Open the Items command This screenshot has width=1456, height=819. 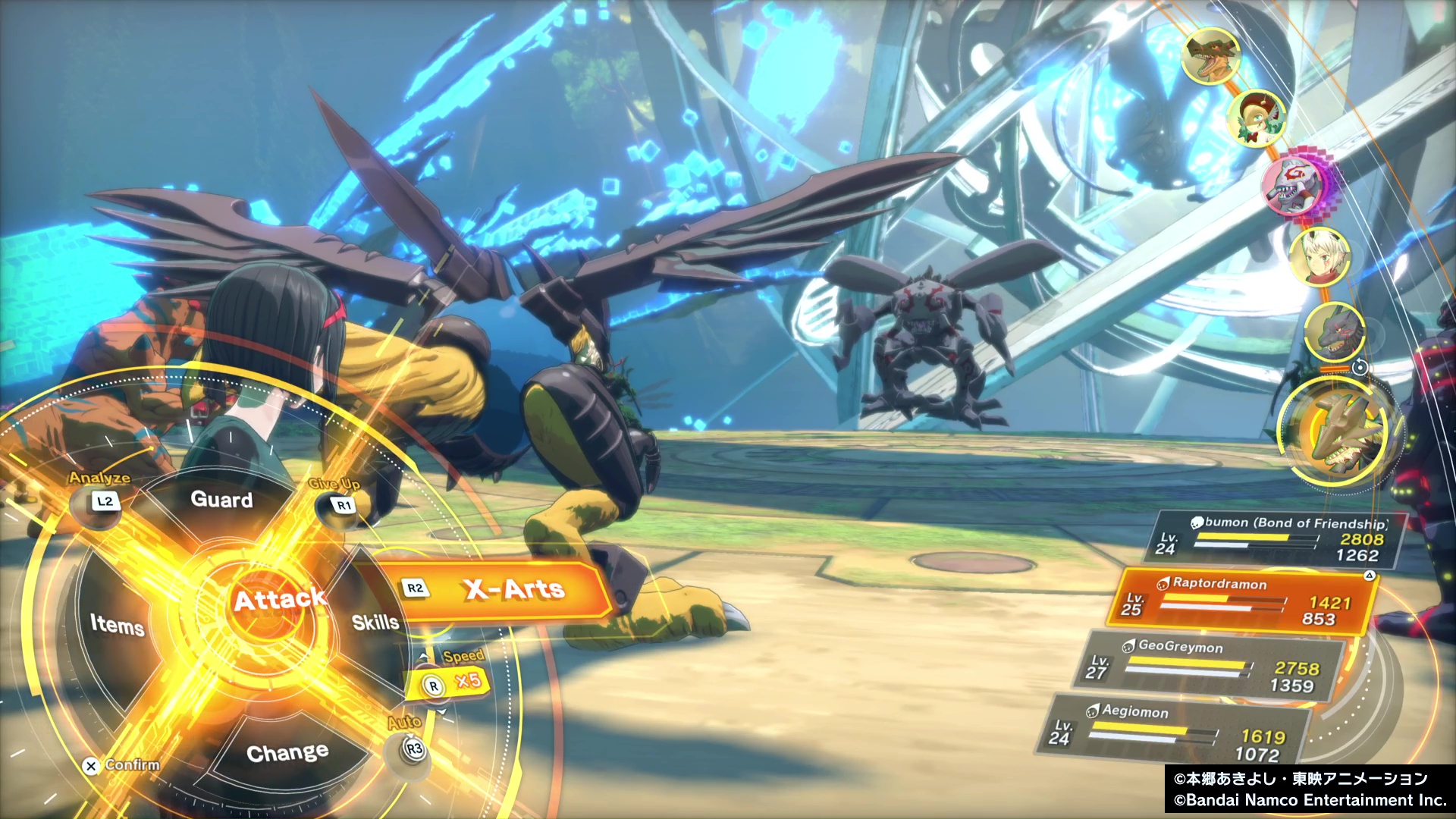click(x=118, y=625)
